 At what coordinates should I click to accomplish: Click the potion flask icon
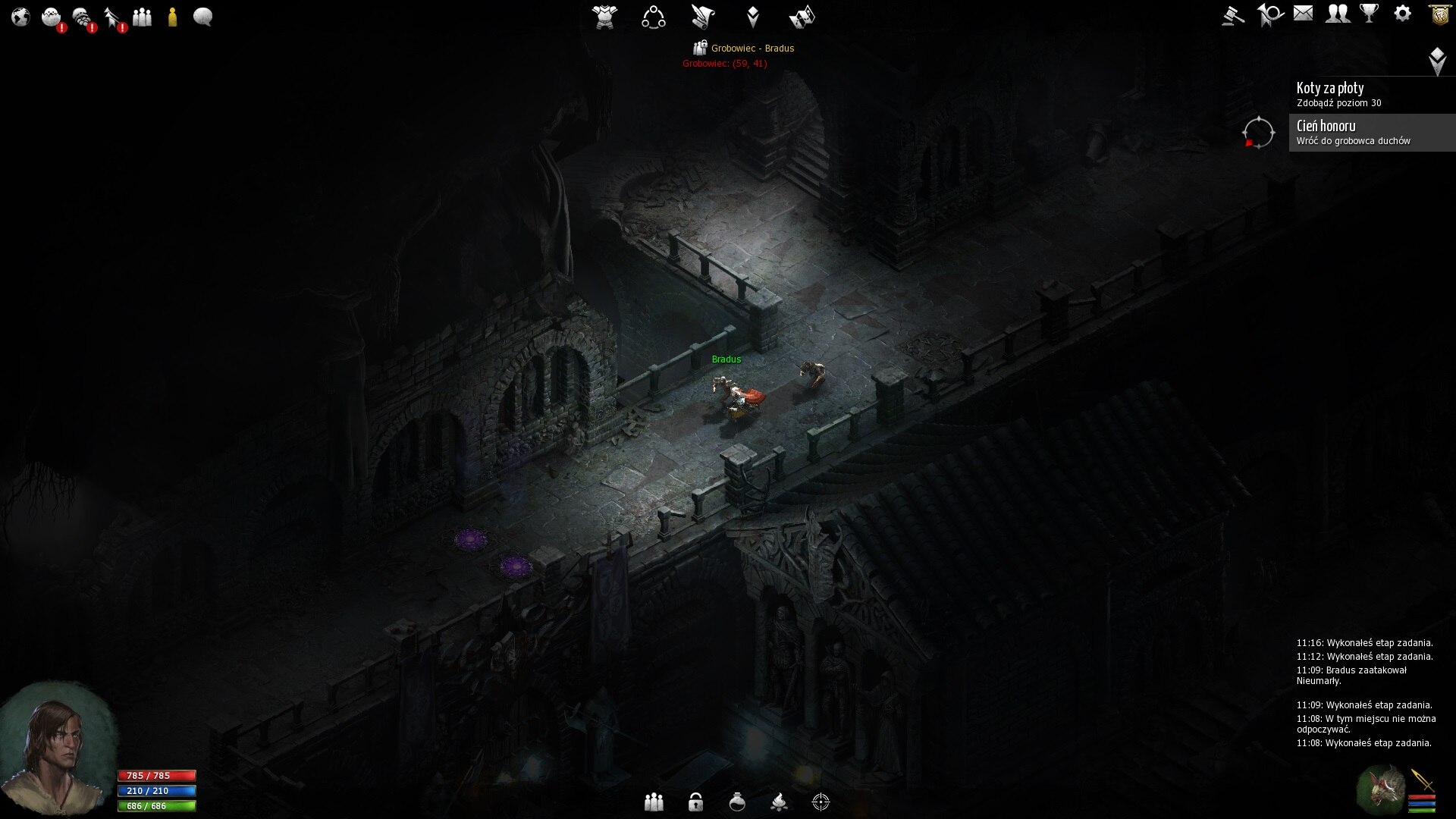737,802
